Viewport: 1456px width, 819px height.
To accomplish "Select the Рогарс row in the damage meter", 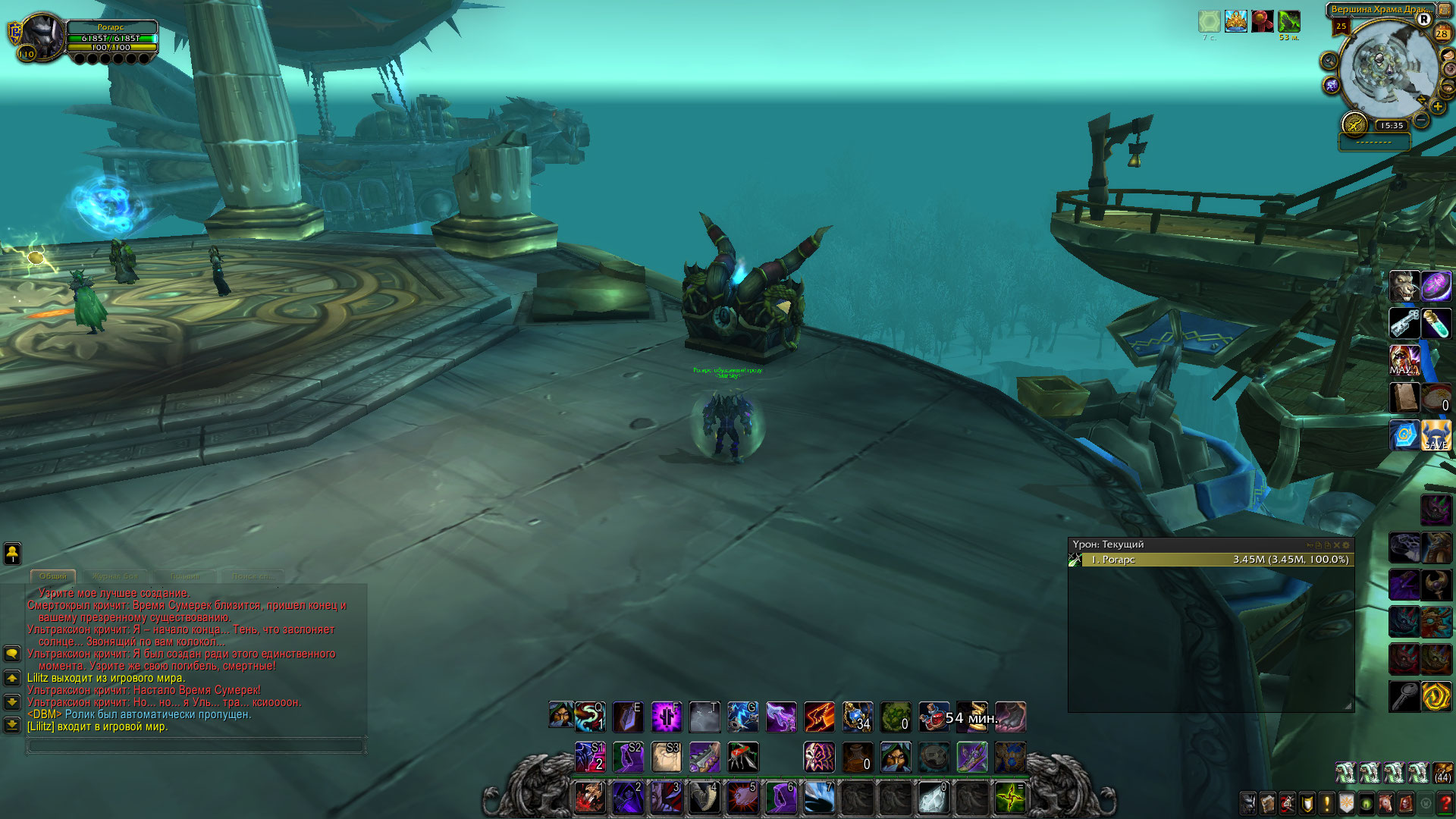I will tap(1211, 560).
